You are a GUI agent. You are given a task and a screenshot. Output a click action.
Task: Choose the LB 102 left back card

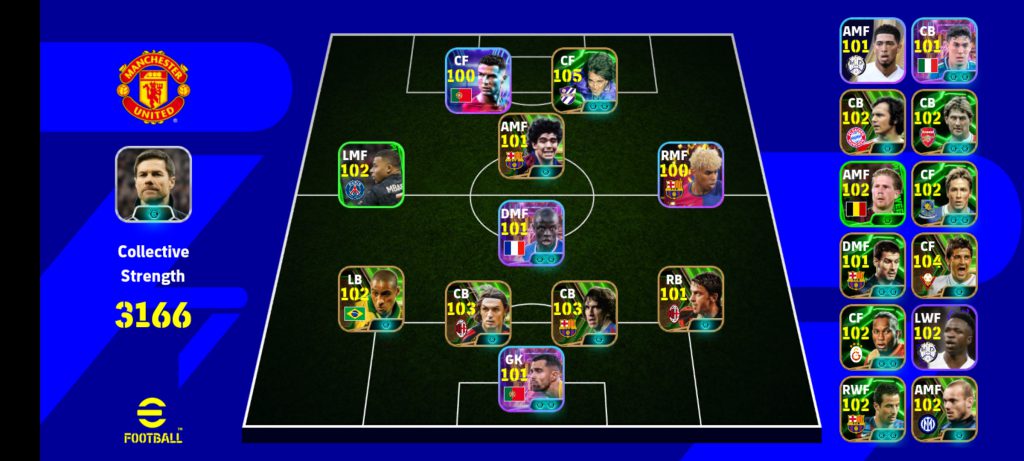coord(371,298)
